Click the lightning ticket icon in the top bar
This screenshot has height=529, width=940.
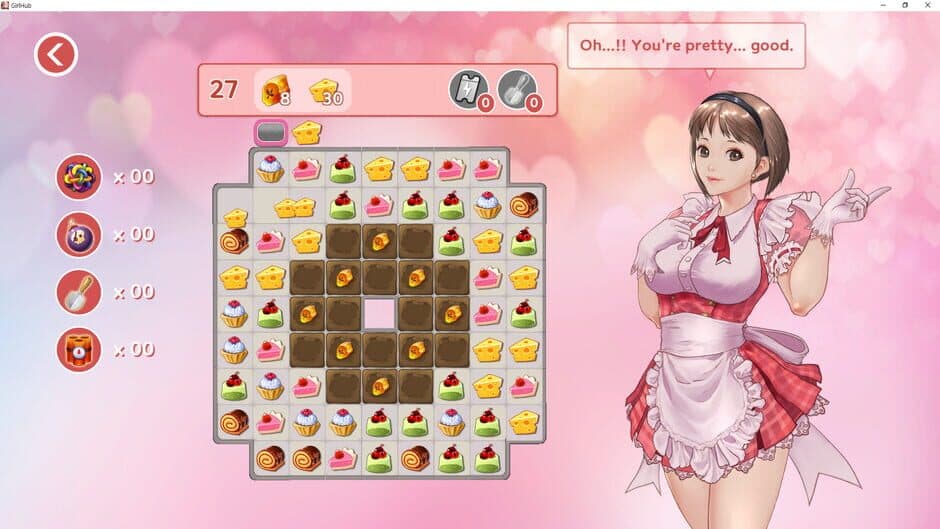pos(467,88)
